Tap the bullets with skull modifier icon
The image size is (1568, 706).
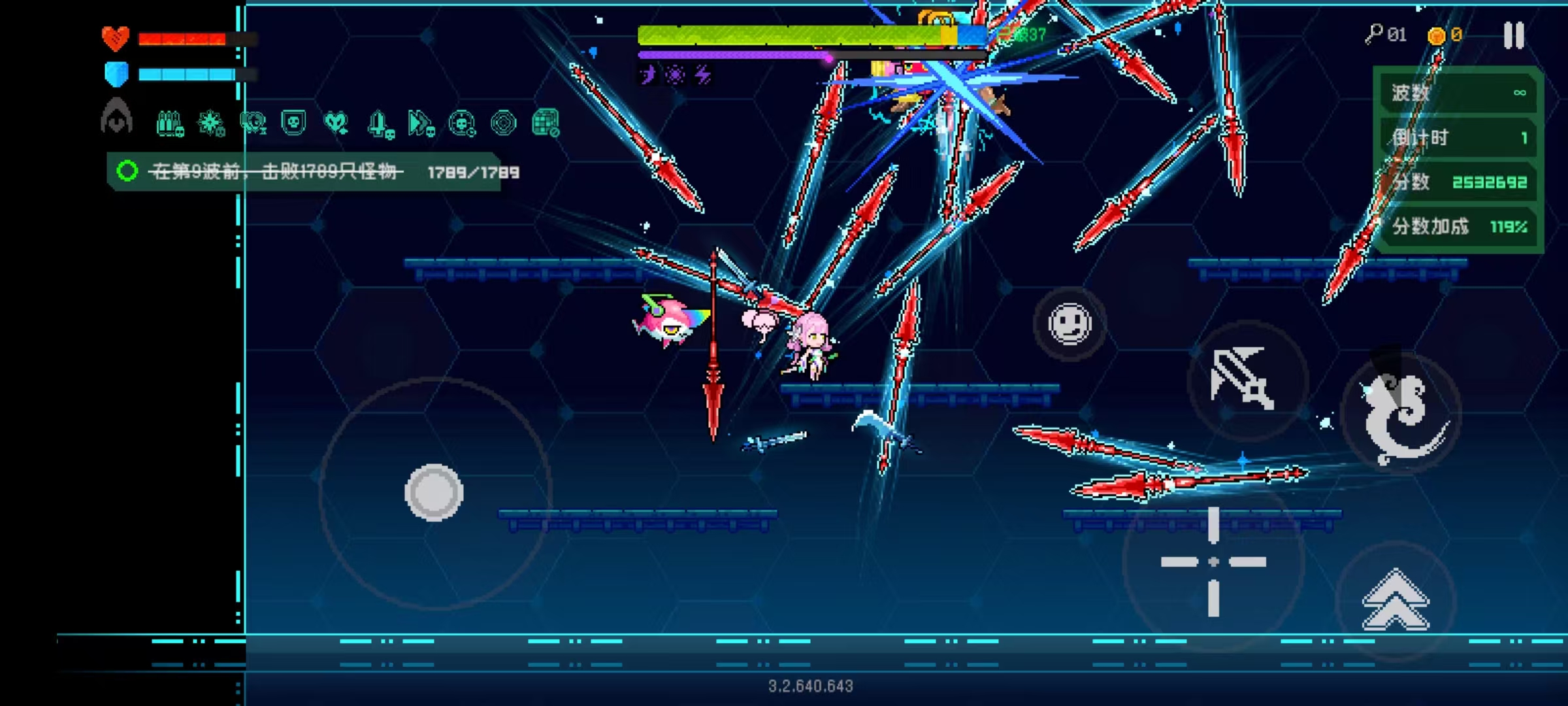tap(170, 123)
